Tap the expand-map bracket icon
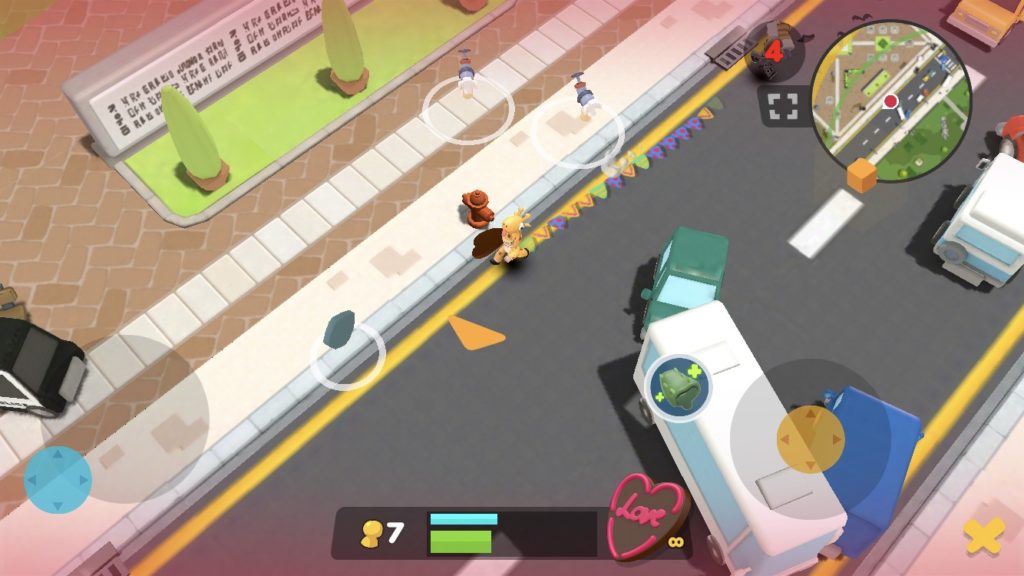 coord(783,107)
